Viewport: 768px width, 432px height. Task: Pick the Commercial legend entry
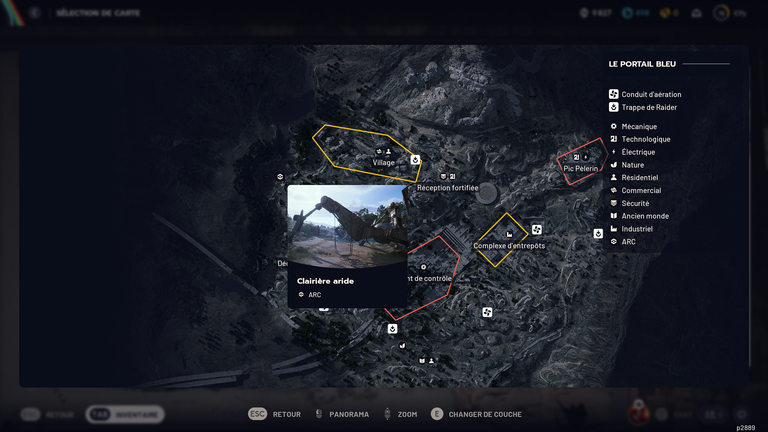[x=640, y=191]
